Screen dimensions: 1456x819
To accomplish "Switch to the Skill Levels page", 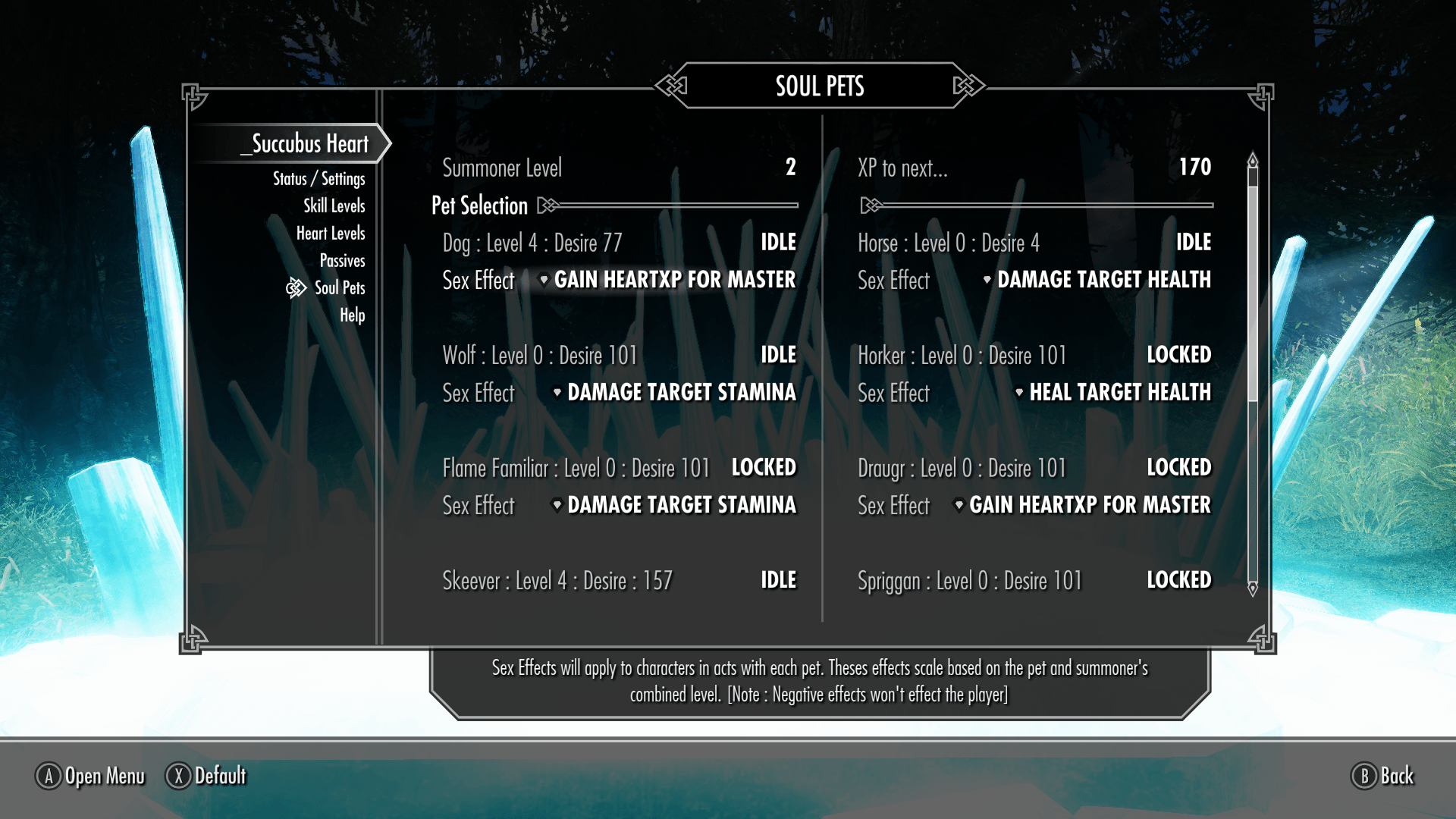I will 334,206.
